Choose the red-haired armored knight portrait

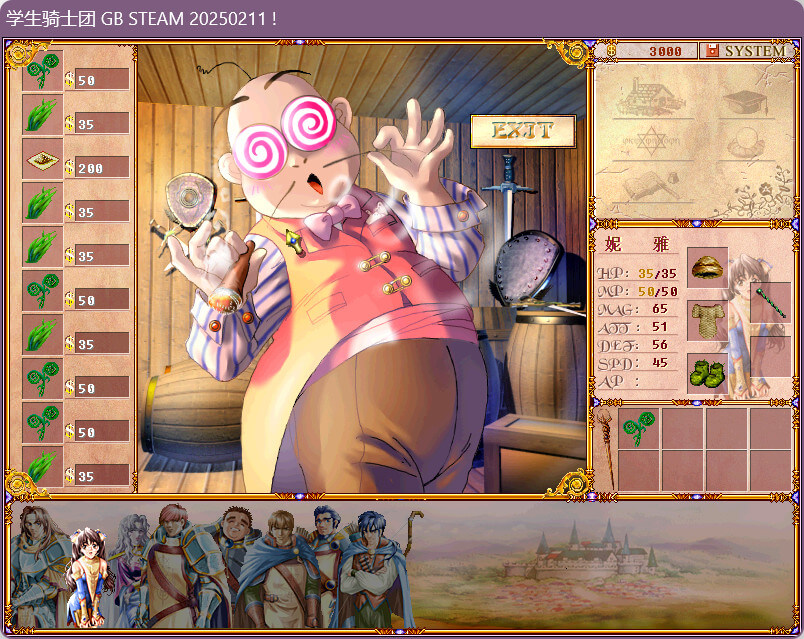click(172, 560)
